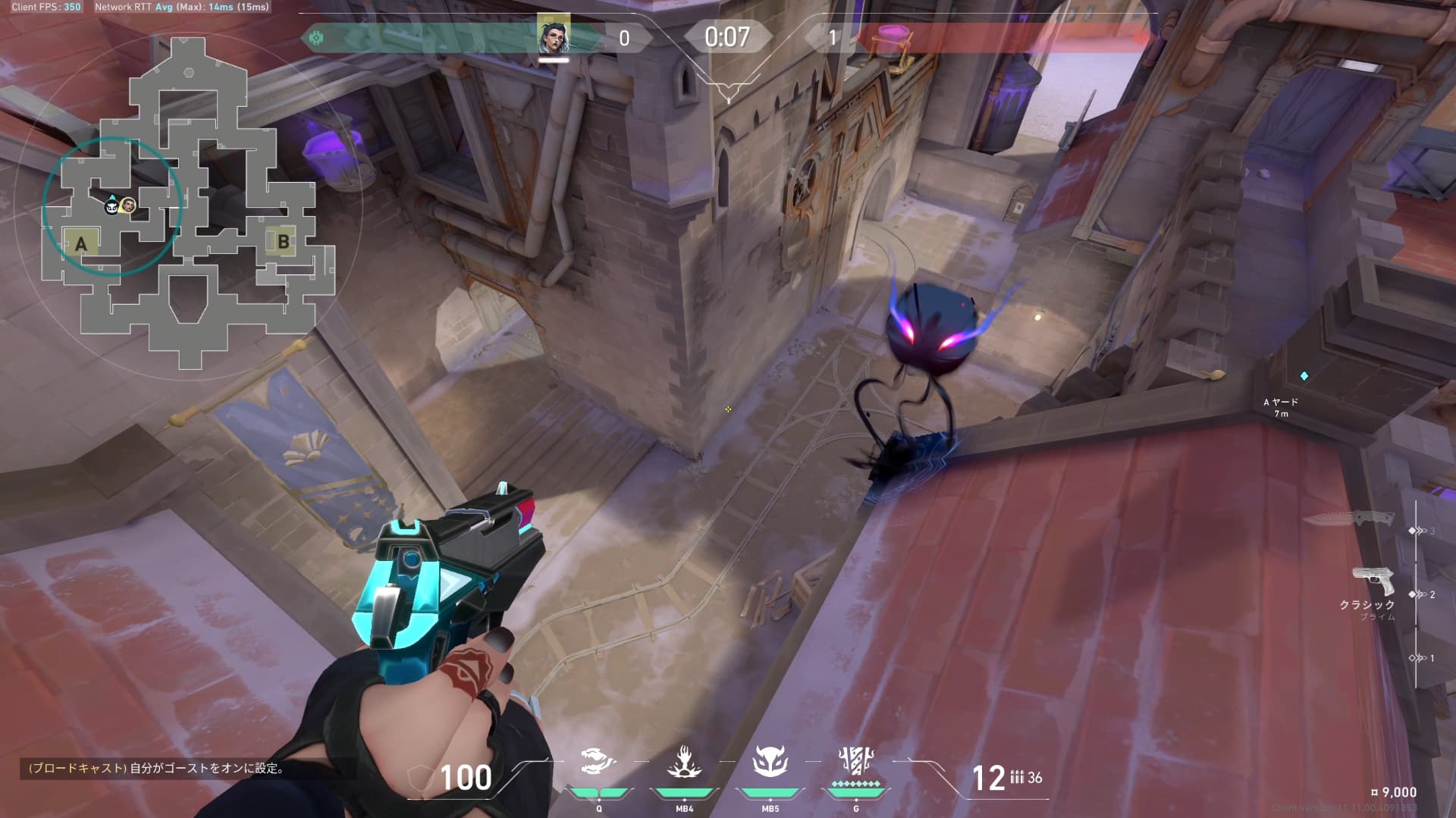Activate the horned mask ability bound to MB5

pos(770,762)
